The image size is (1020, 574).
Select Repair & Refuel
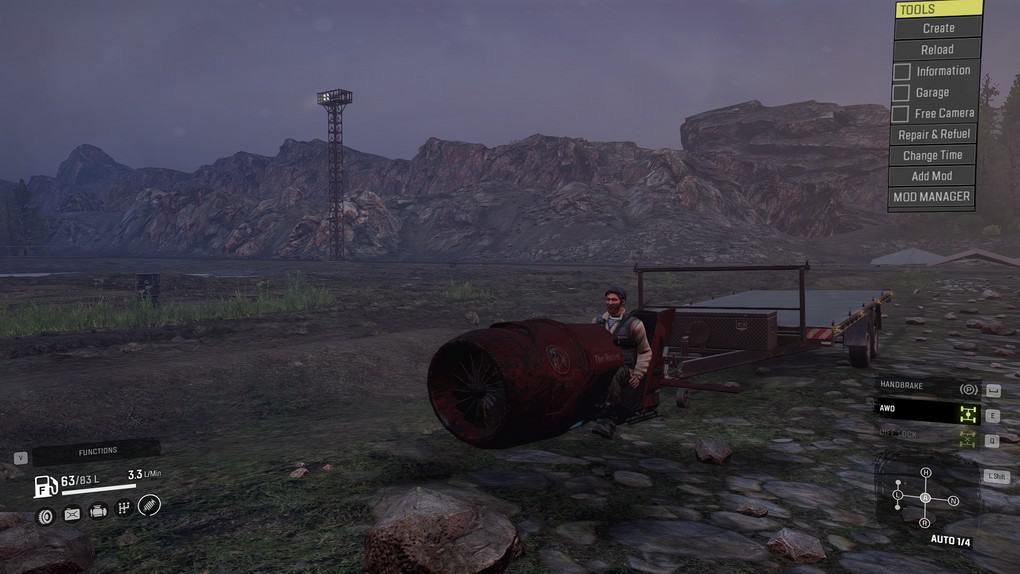(x=933, y=134)
